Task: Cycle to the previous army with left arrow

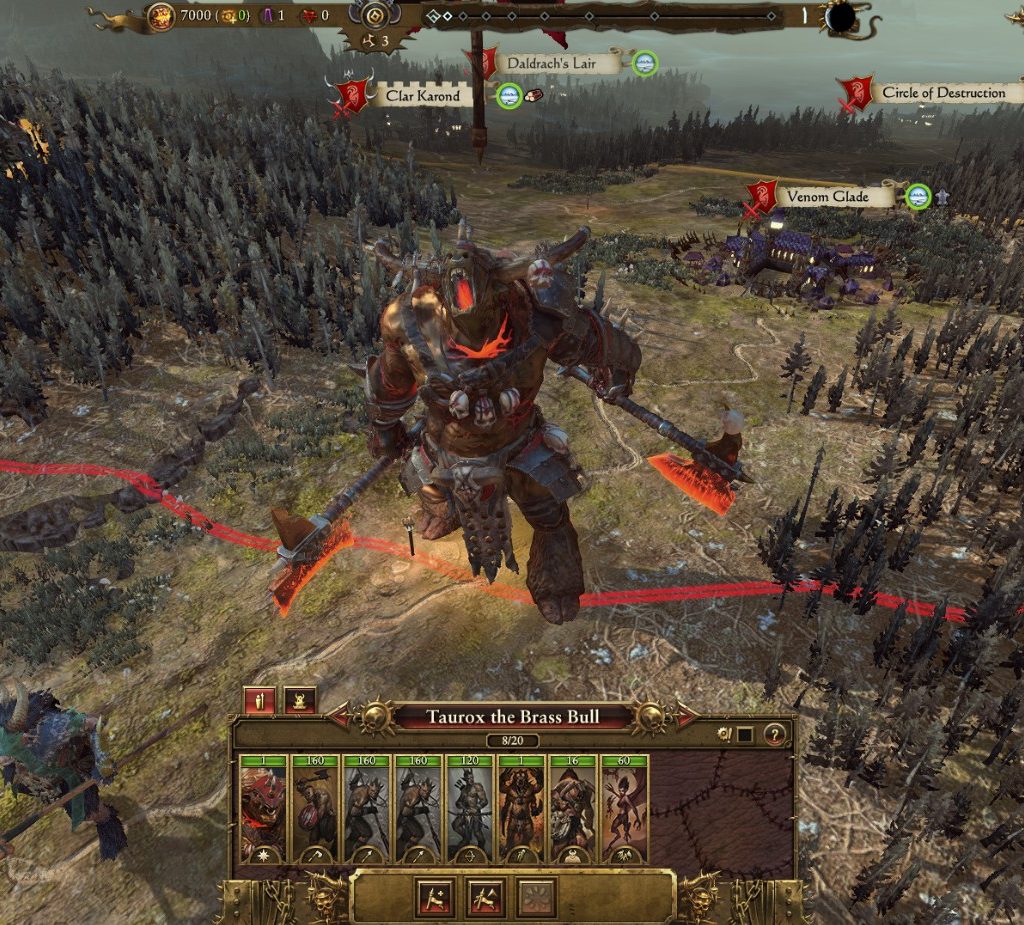Action: tap(339, 716)
